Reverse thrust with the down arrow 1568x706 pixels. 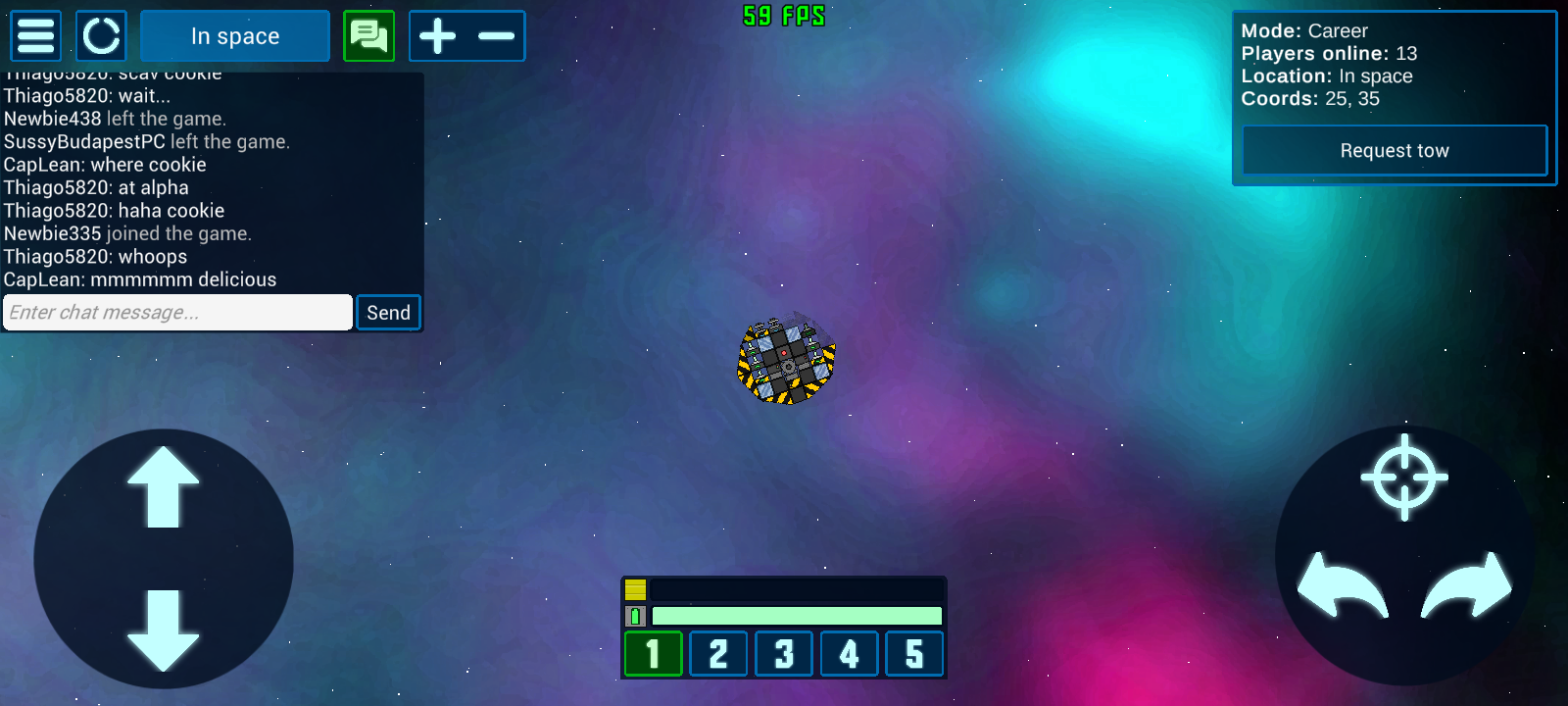point(163,630)
